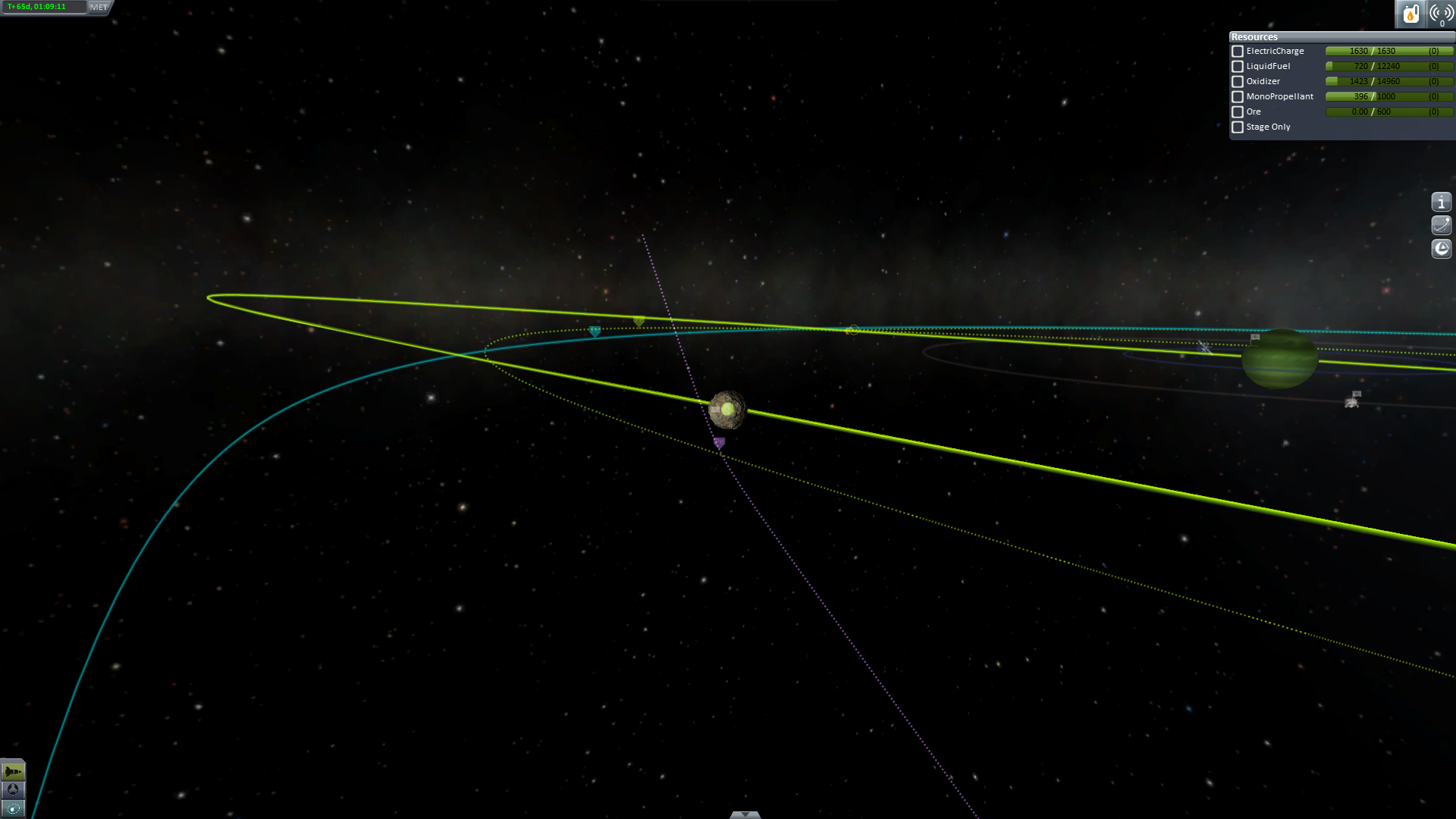Click the orbit maneuver mode icon
Screen dimensions: 1456x819
click(1441, 225)
